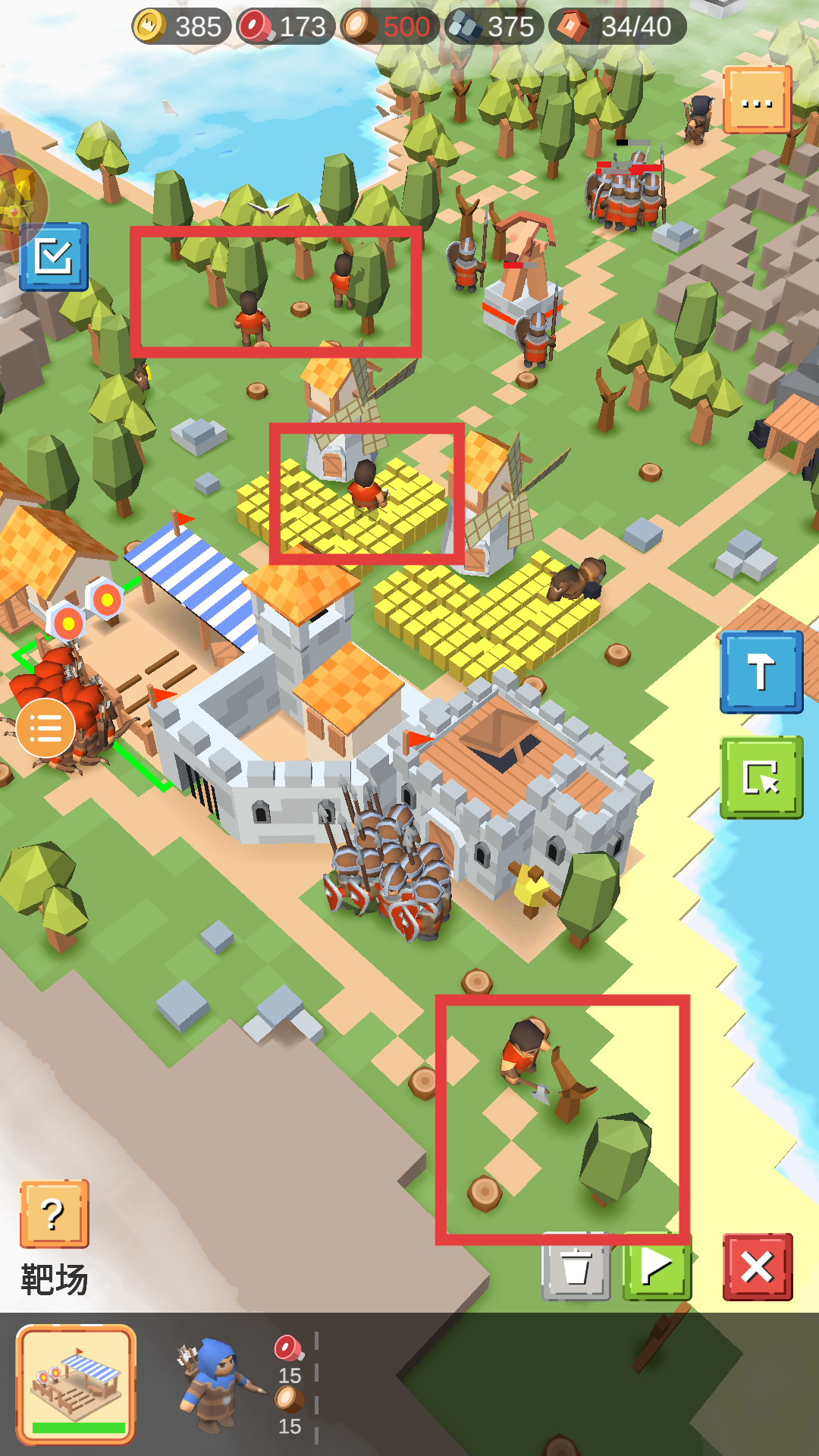819x1456 pixels.
Task: Tap the orange list menu button
Action: coord(45,729)
